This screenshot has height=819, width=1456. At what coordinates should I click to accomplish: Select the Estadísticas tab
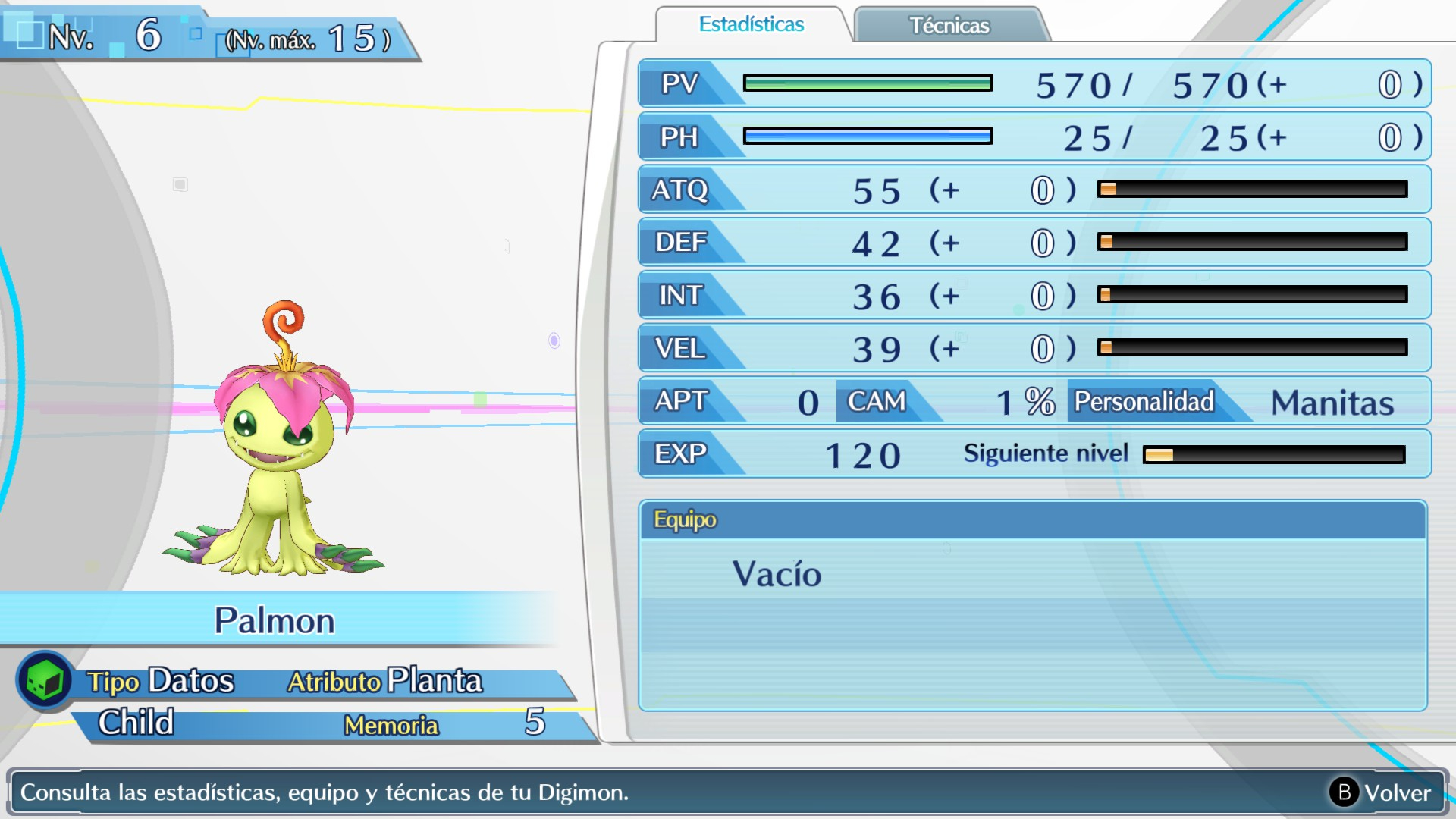(x=751, y=25)
